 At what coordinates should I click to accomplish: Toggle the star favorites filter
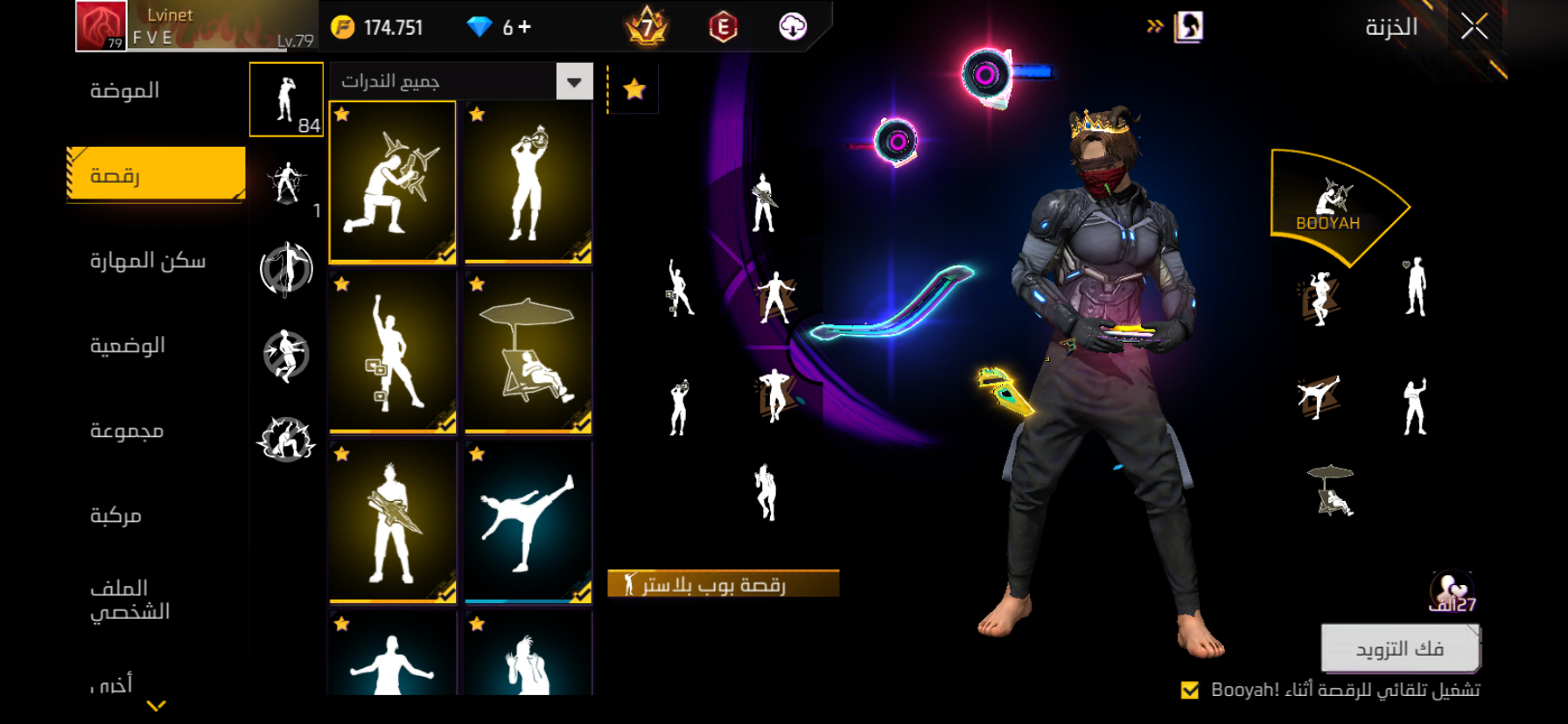[x=634, y=88]
